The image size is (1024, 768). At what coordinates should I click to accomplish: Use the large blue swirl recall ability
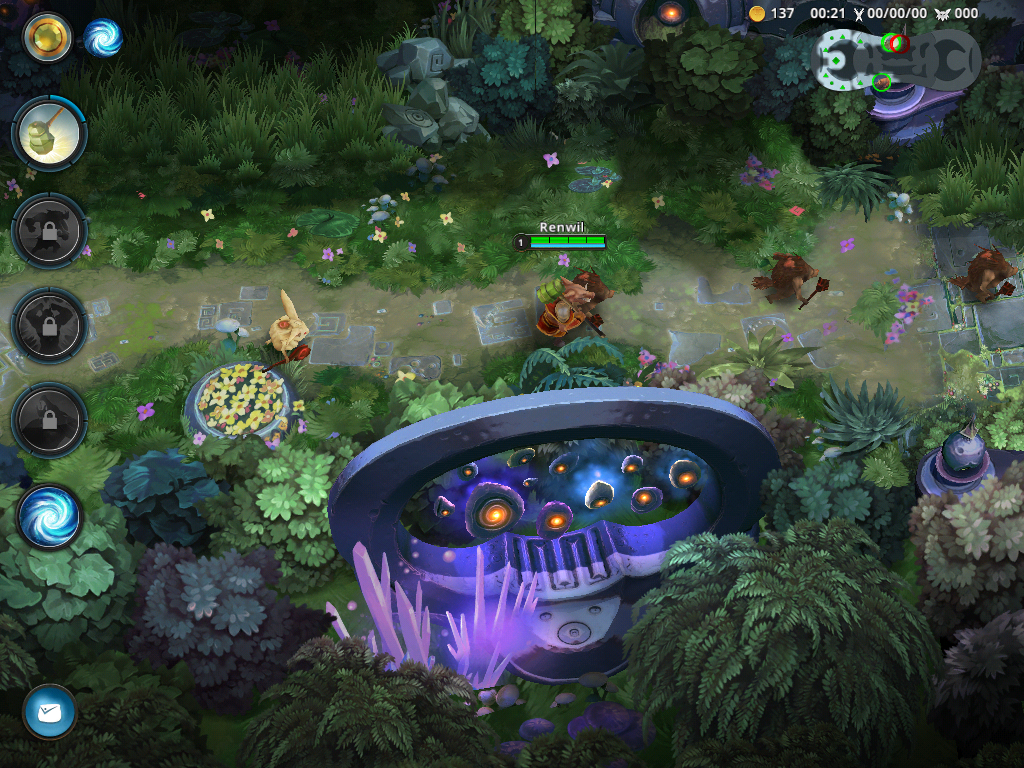(49, 517)
